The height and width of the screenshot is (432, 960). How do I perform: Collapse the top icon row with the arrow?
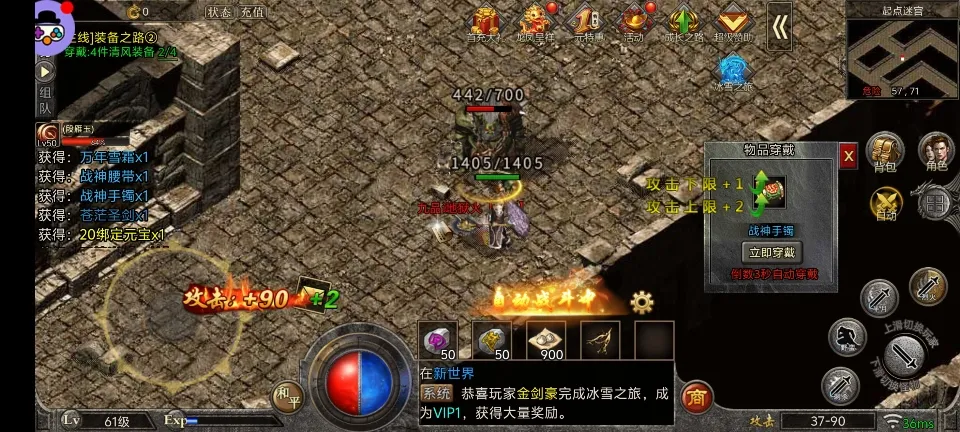[779, 25]
